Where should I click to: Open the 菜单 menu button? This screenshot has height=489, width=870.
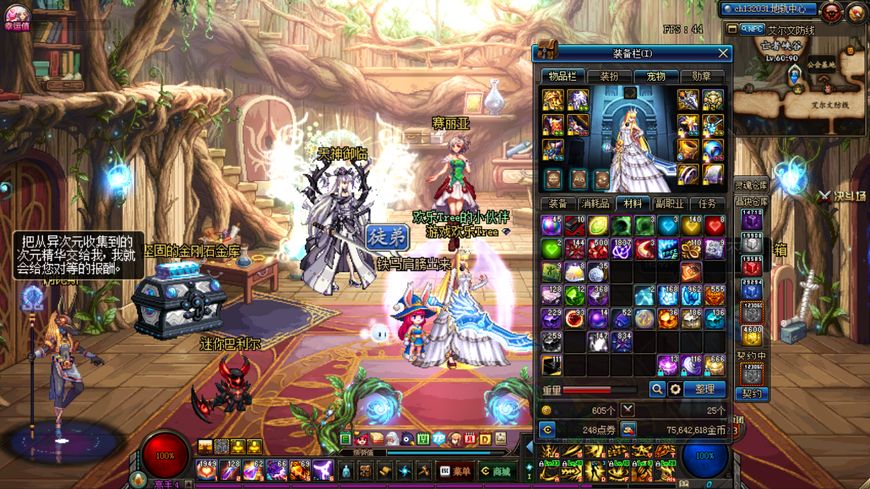pos(457,470)
